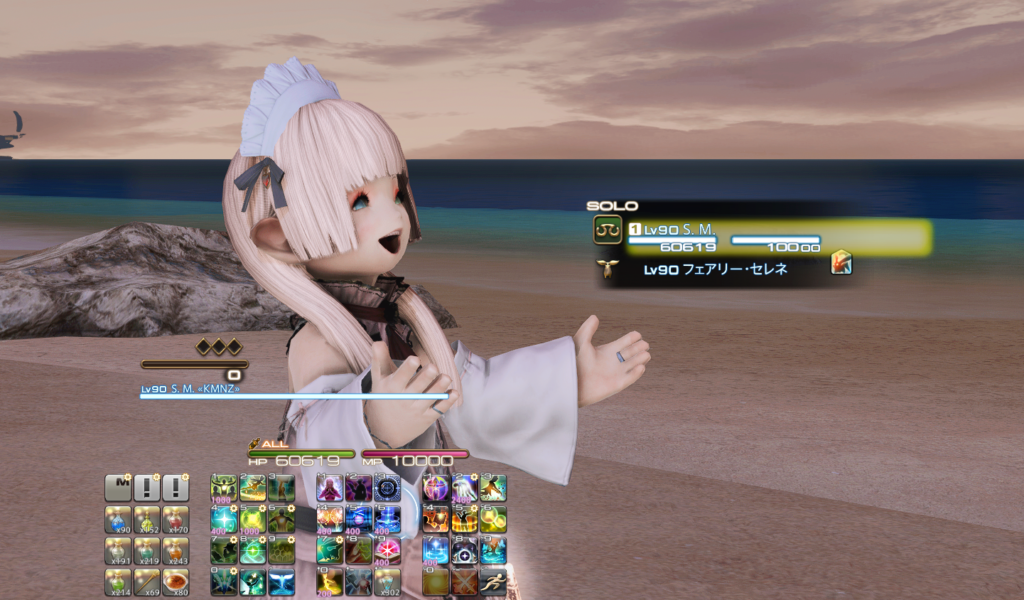The height and width of the screenshot is (600, 1024).
Task: Activate the blue angel wings ability
Action: point(282,582)
